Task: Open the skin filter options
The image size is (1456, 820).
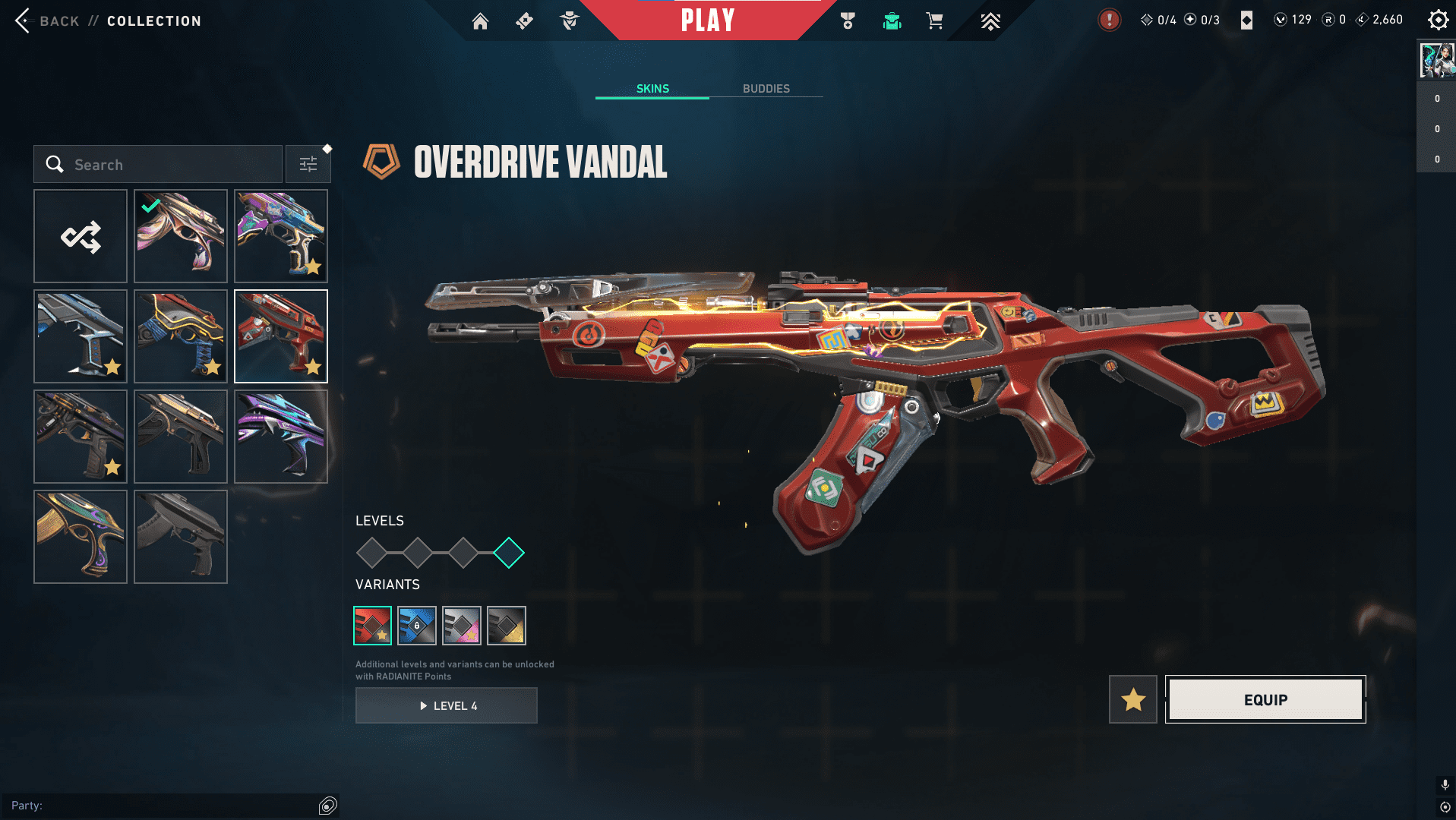Action: [308, 165]
